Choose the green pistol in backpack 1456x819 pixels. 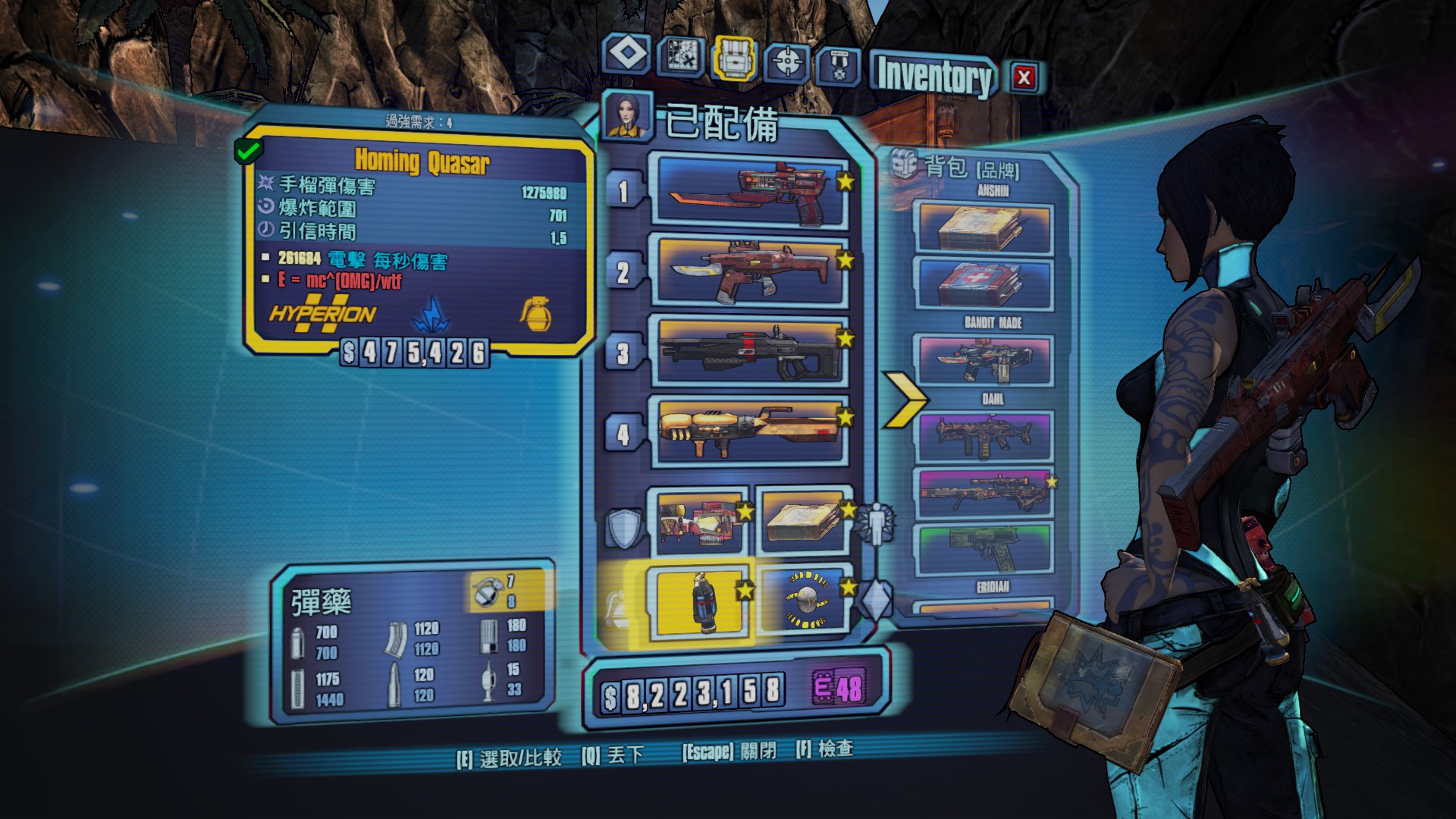tap(985, 549)
